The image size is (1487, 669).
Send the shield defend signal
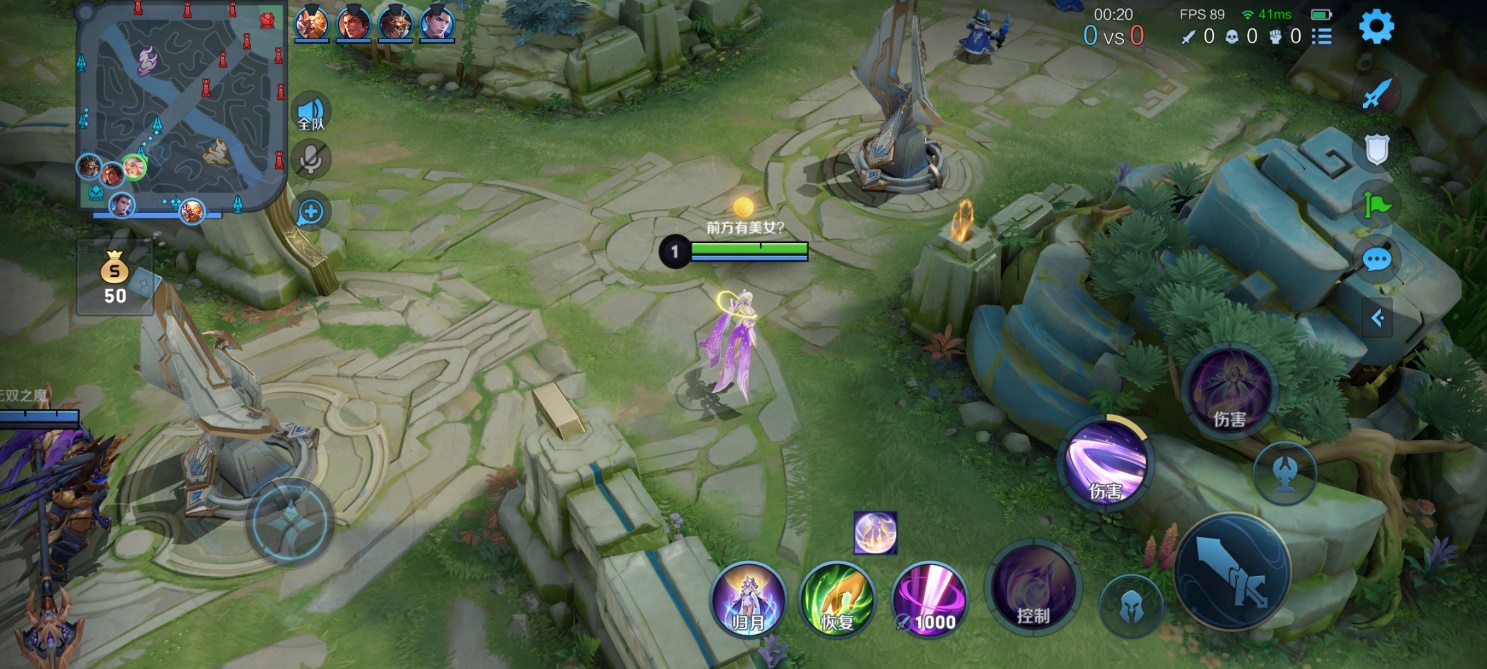(x=1377, y=150)
